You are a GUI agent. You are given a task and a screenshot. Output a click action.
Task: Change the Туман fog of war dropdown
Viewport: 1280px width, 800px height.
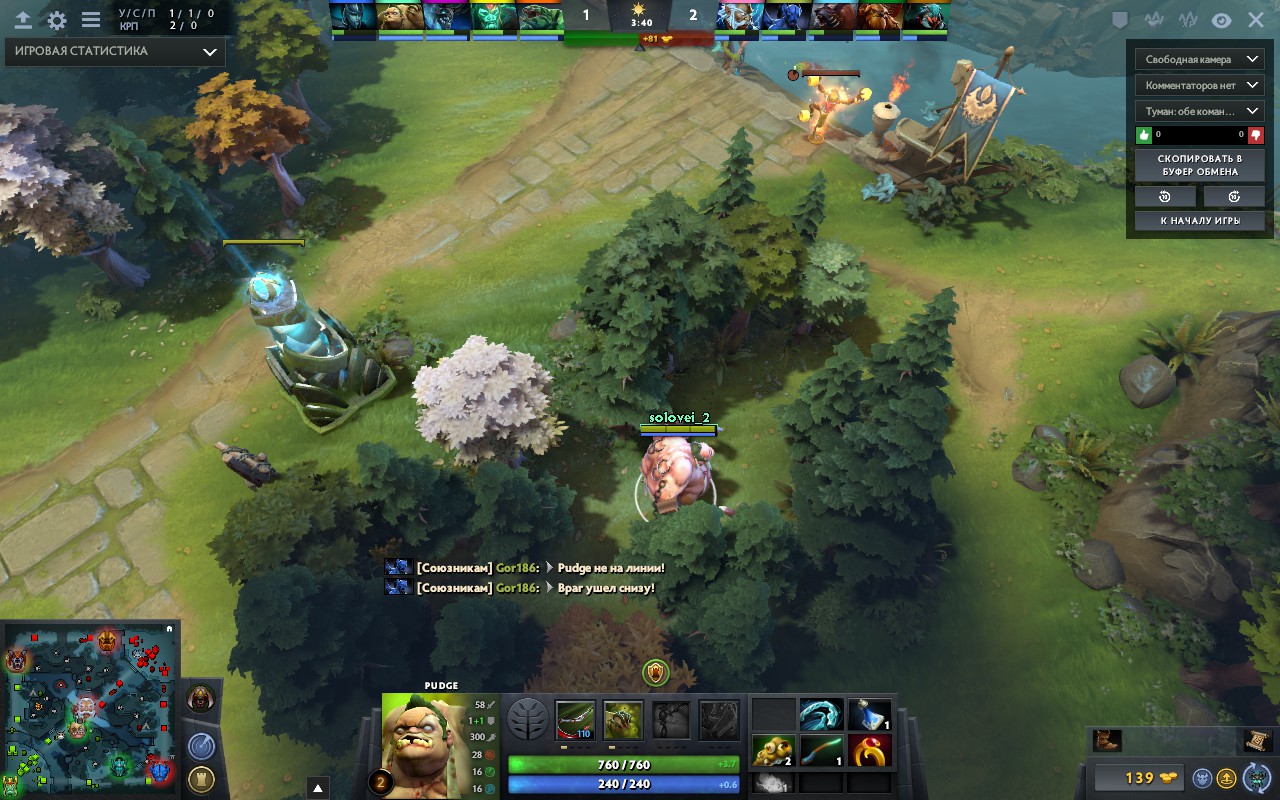pos(1199,112)
